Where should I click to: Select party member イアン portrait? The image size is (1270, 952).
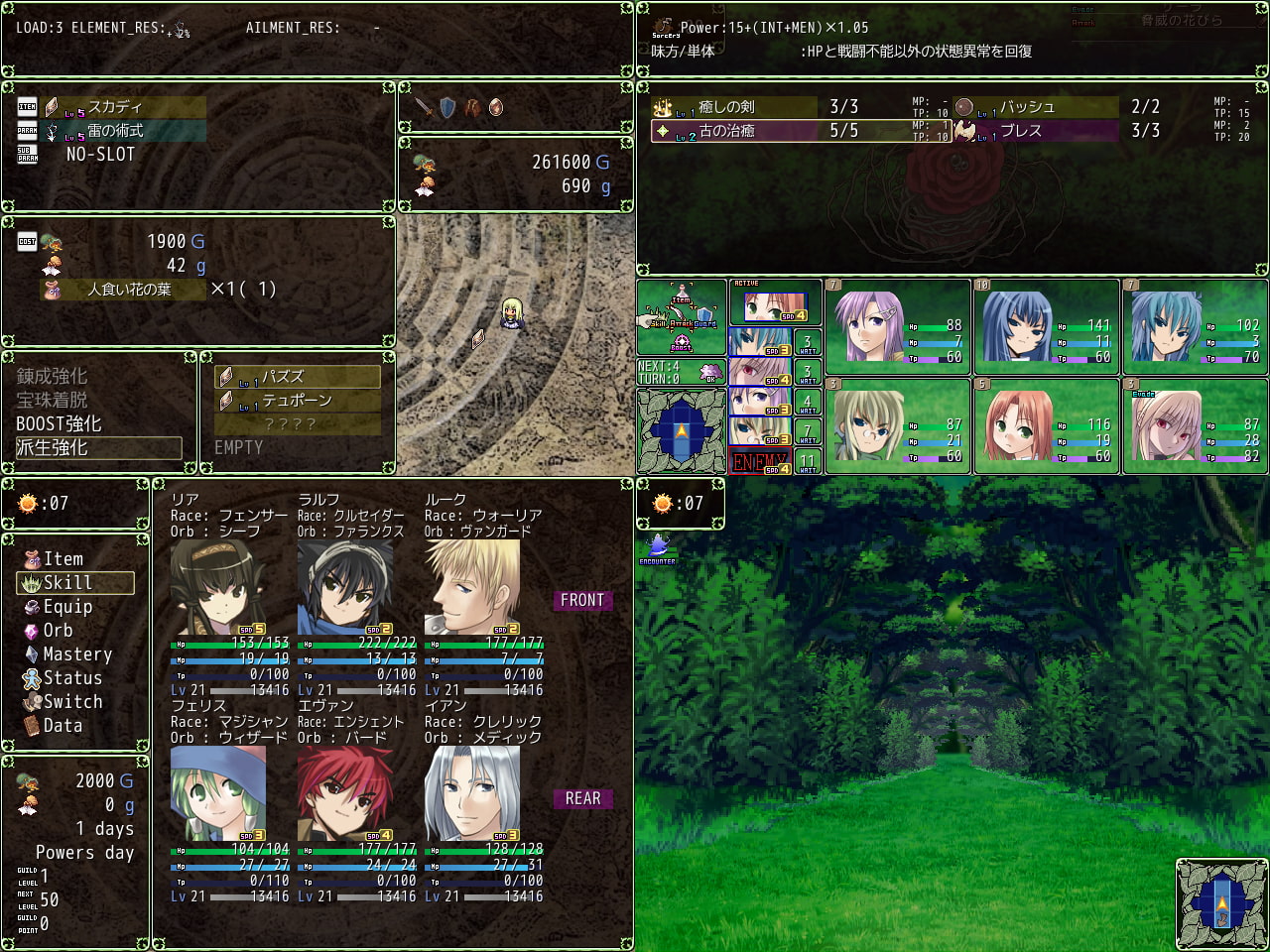coord(471,792)
